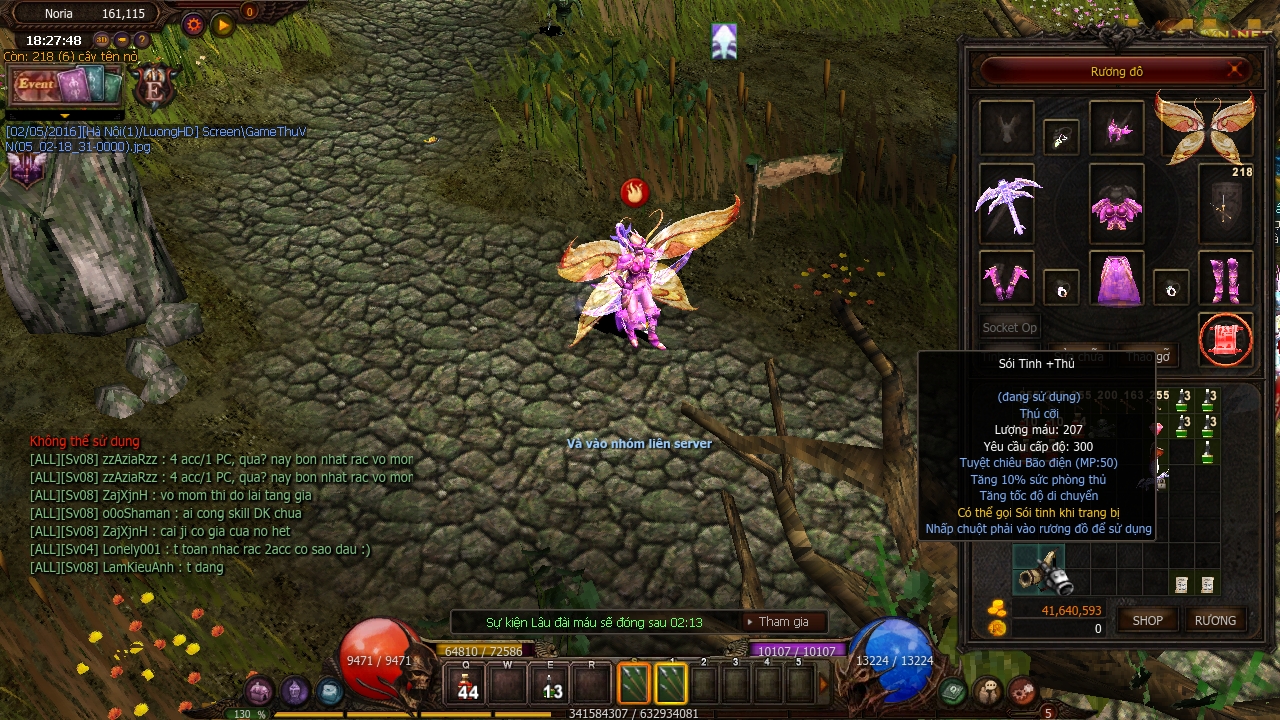The image size is (1280, 720).
Task: Open the red scroll icon in inventory
Action: [x=1225, y=339]
